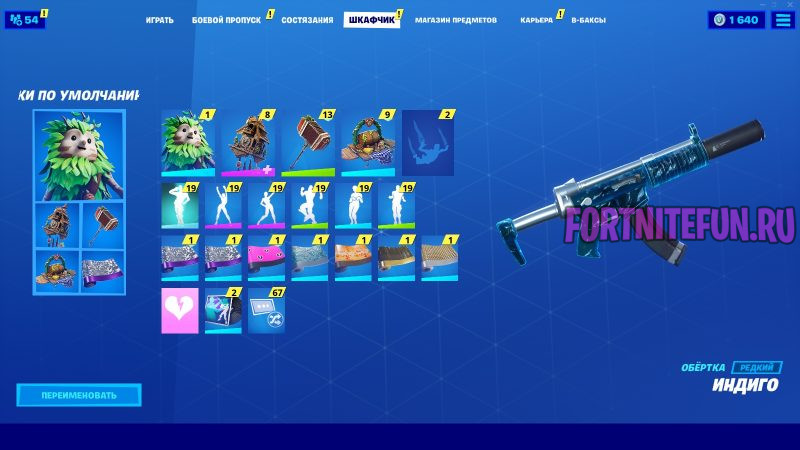Select the ШКАФЧИК tab
Image resolution: width=800 pixels, height=450 pixels.
pyautogui.click(x=370, y=20)
